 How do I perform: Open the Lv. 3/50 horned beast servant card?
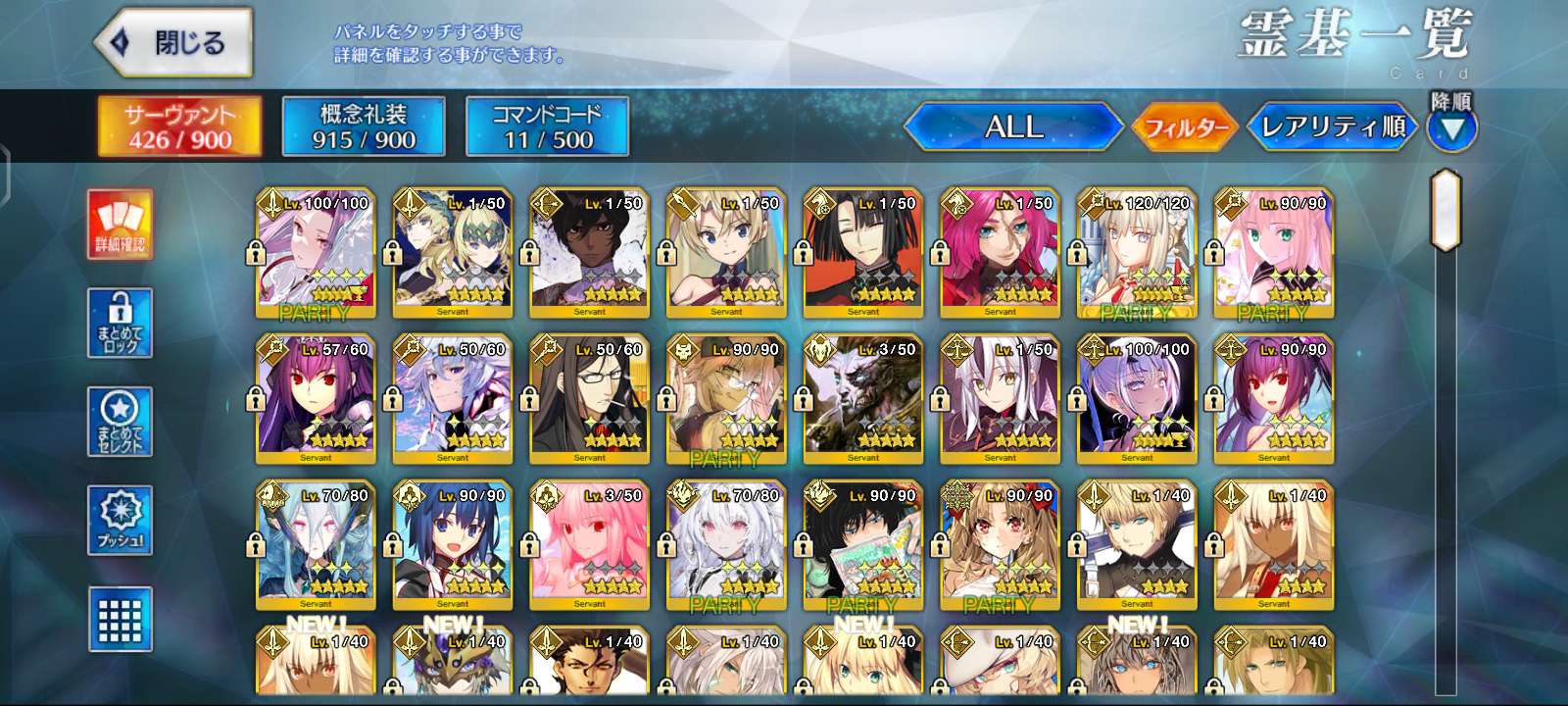coord(862,399)
